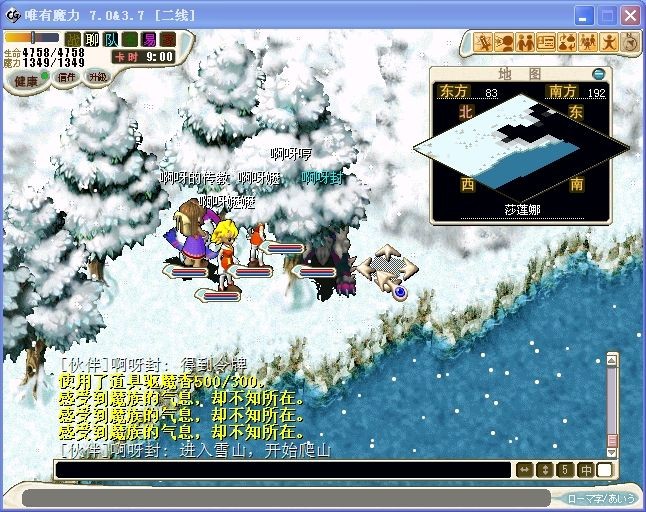Viewport: 646px width, 512px height.
Task: Toggle the 家 family mode button
Action: click(x=167, y=39)
